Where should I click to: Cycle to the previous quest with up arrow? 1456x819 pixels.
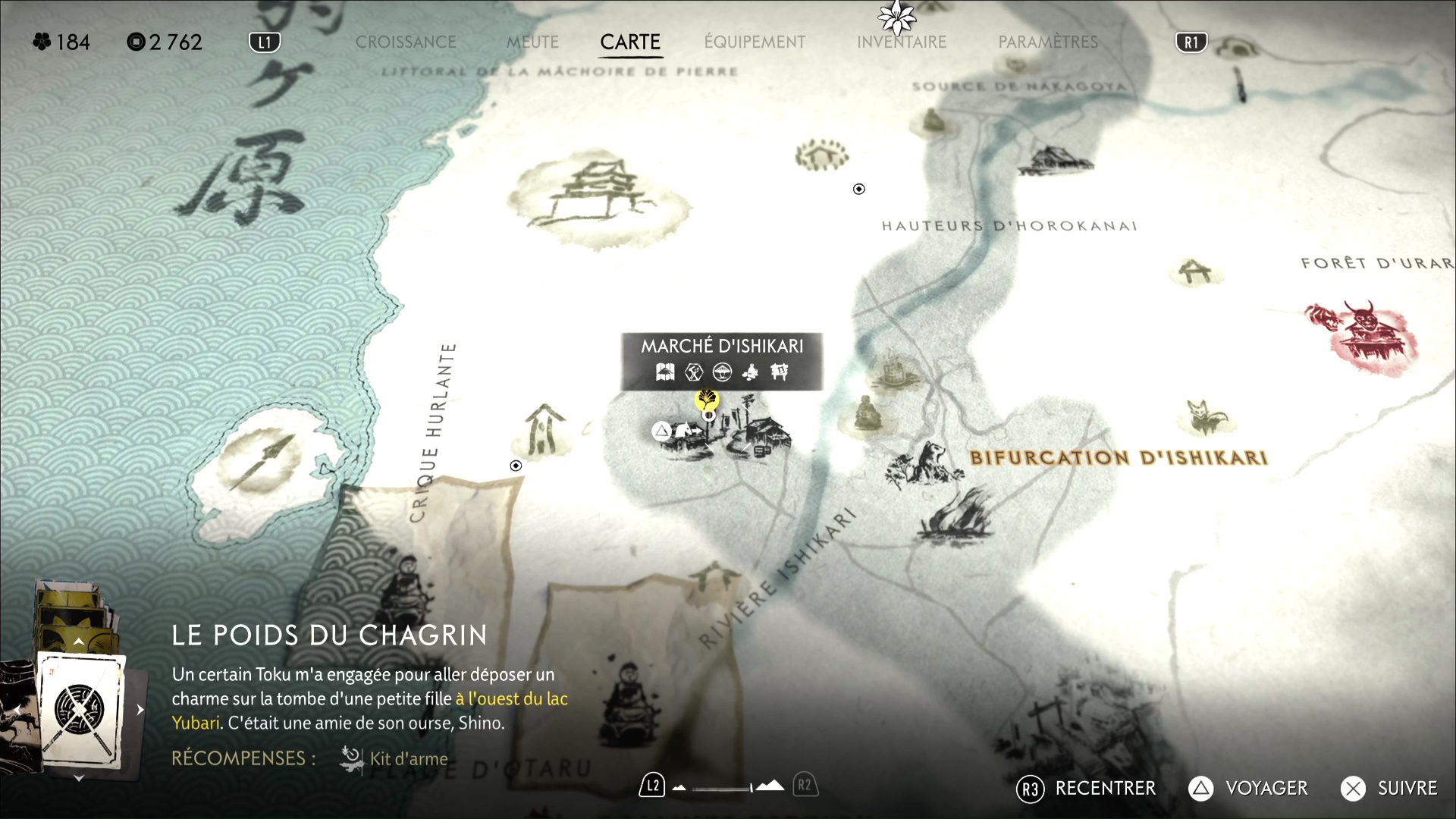coord(79,642)
